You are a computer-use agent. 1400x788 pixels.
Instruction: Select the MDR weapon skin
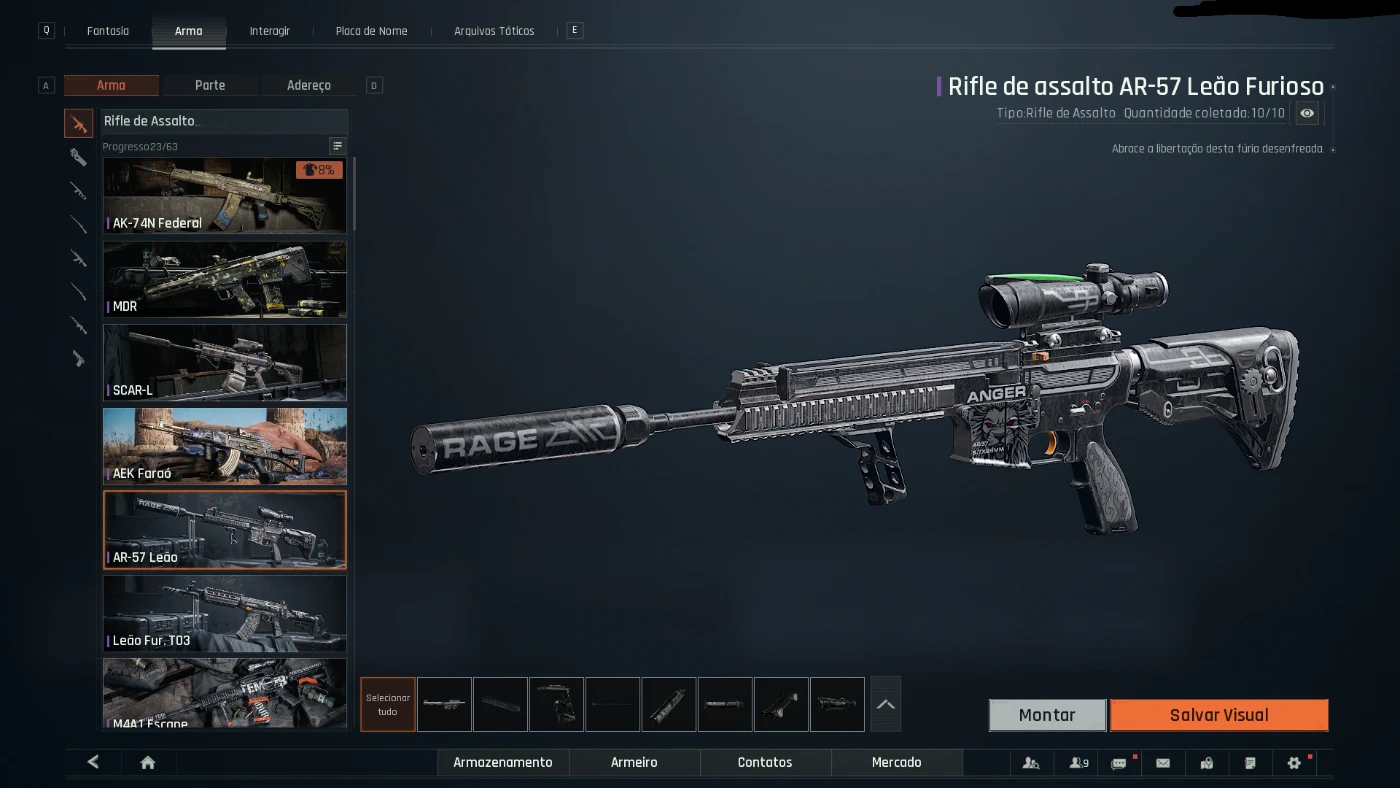225,279
